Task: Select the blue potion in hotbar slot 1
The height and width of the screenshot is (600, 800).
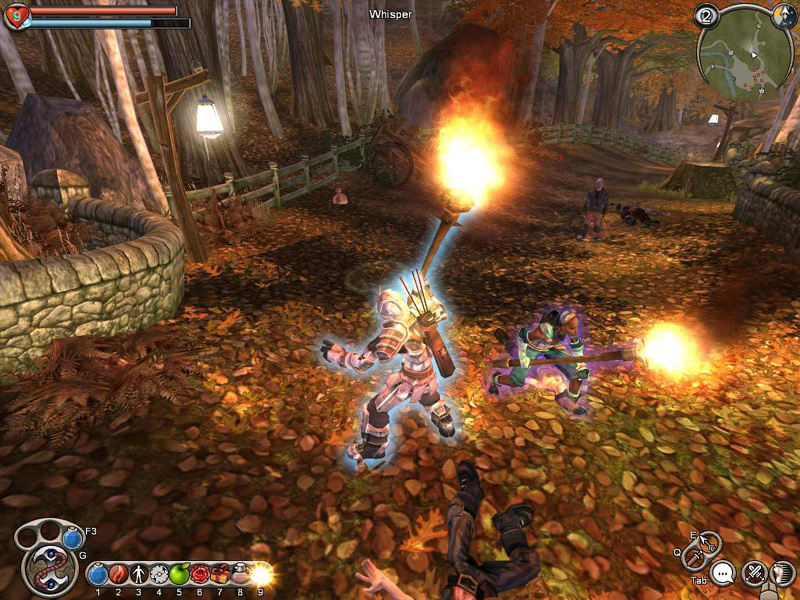Action: (98, 574)
